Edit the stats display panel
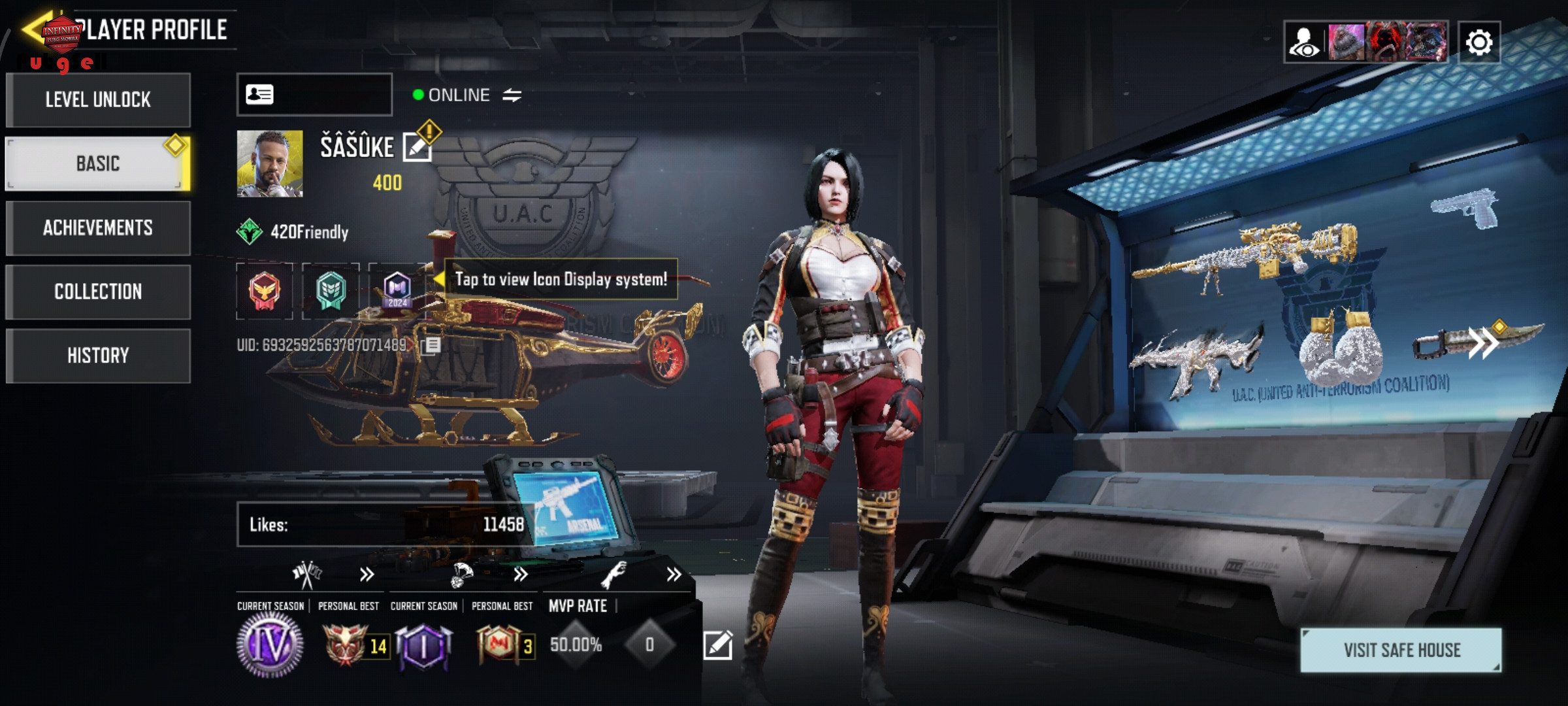The height and width of the screenshot is (706, 1568). click(x=717, y=645)
